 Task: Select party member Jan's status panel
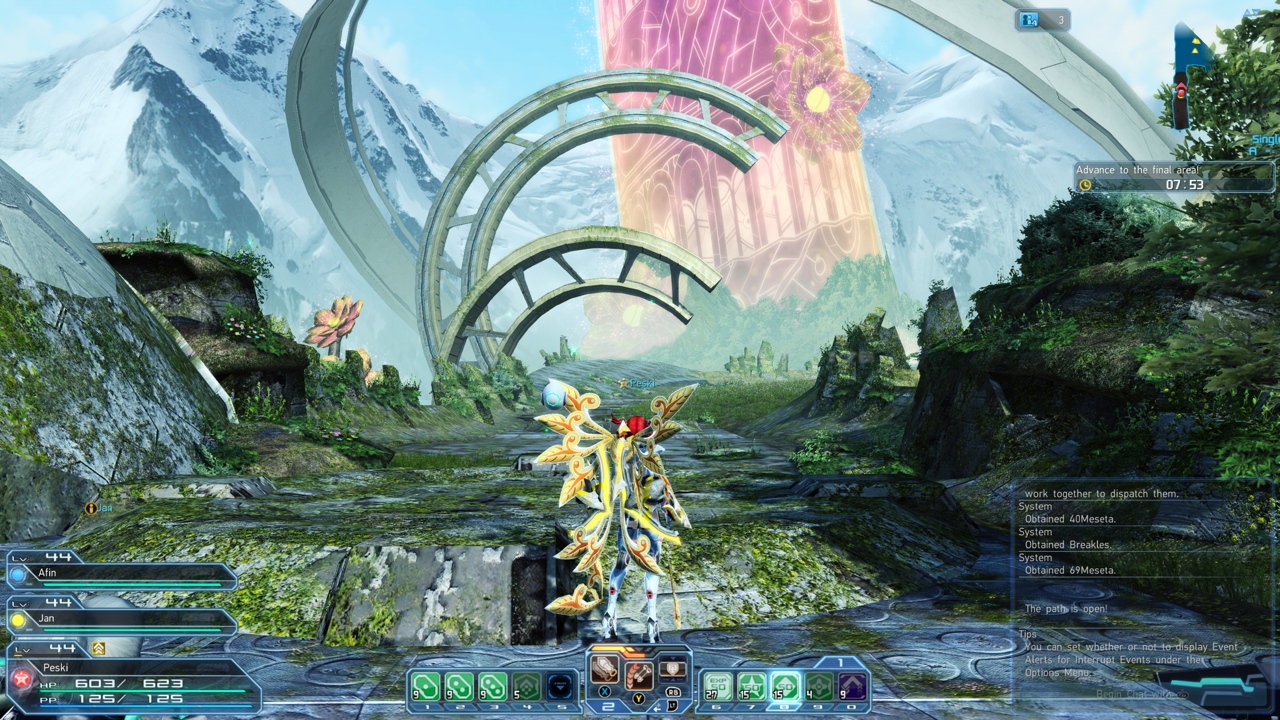click(120, 621)
